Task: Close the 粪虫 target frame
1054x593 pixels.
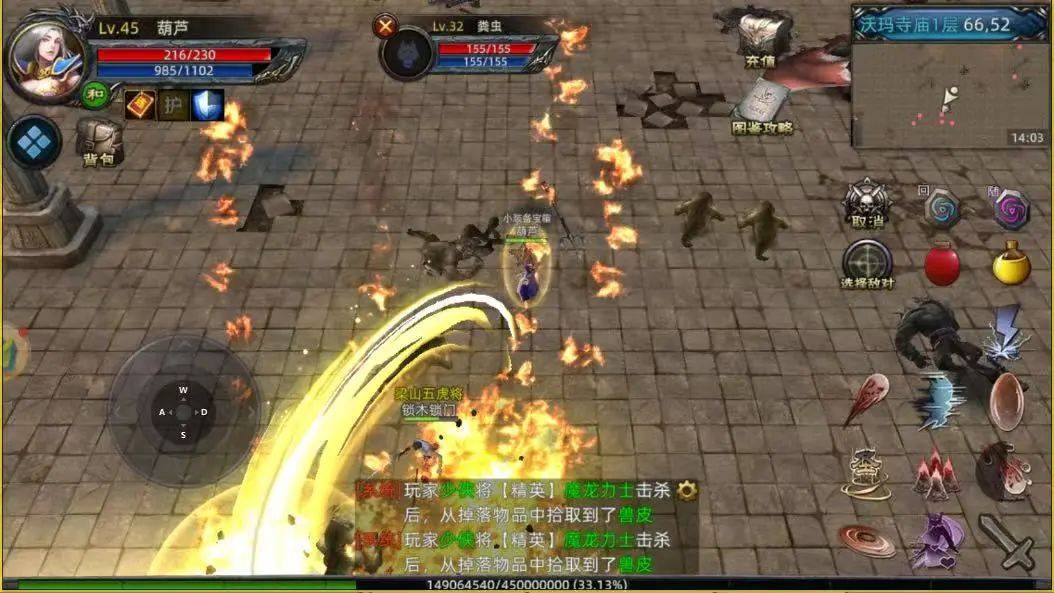Action: click(385, 26)
